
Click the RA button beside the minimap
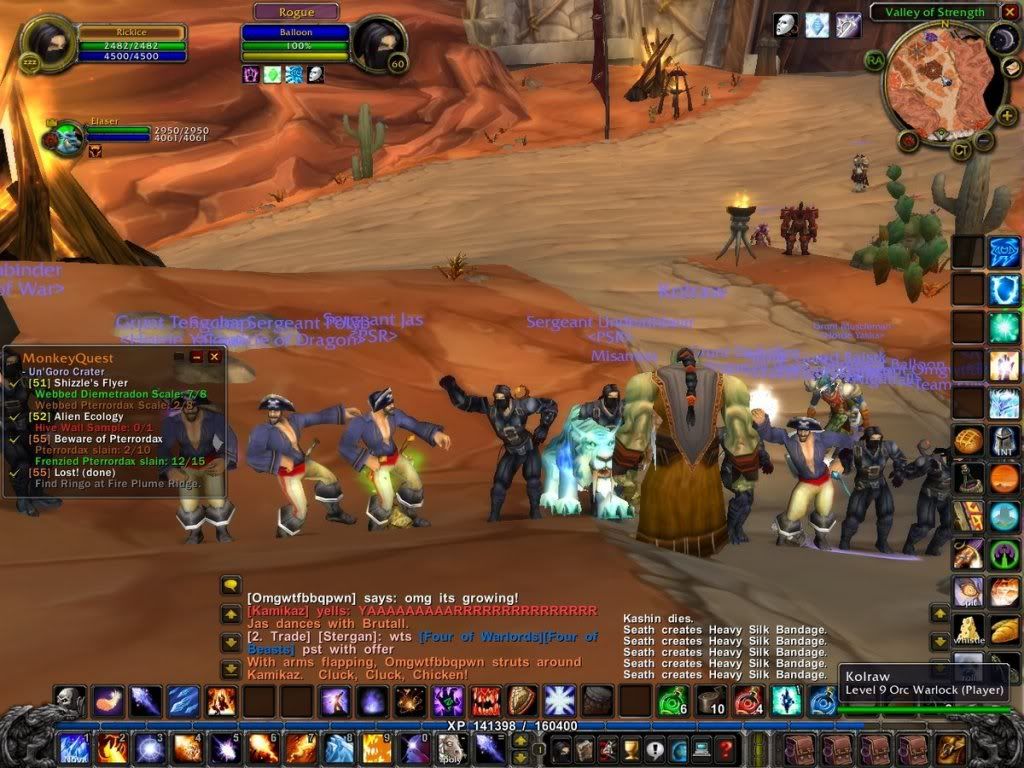click(x=874, y=59)
